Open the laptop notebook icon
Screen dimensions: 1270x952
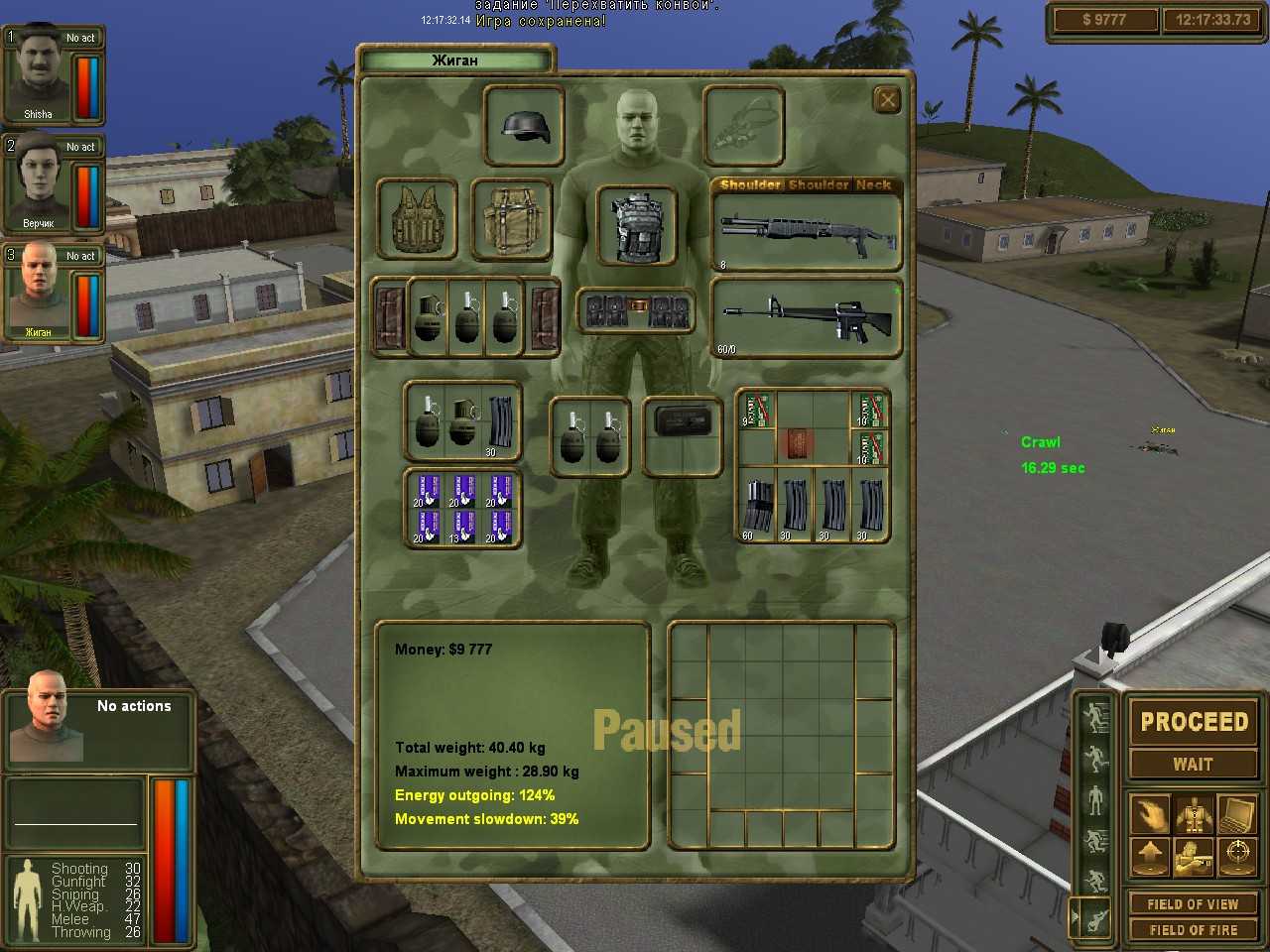(1235, 813)
